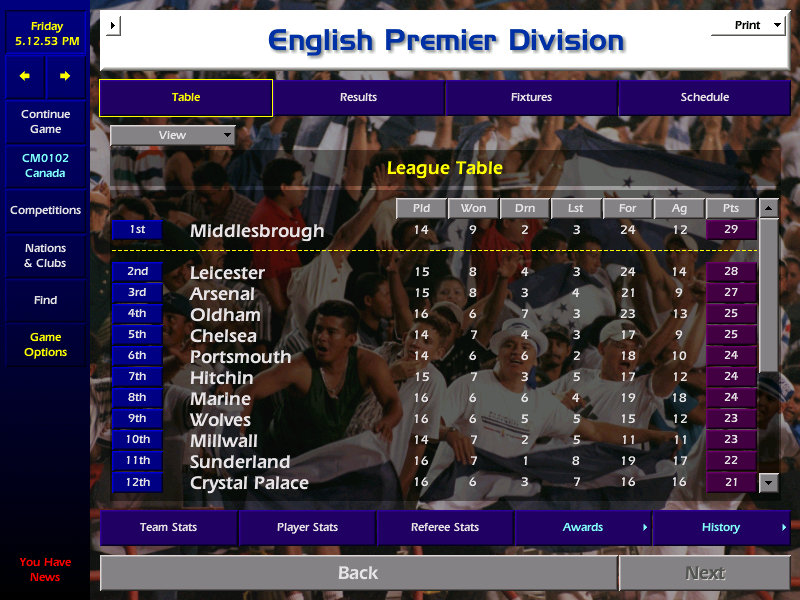Show the Schedule tab
Image resolution: width=800 pixels, height=600 pixels.
coord(704,97)
